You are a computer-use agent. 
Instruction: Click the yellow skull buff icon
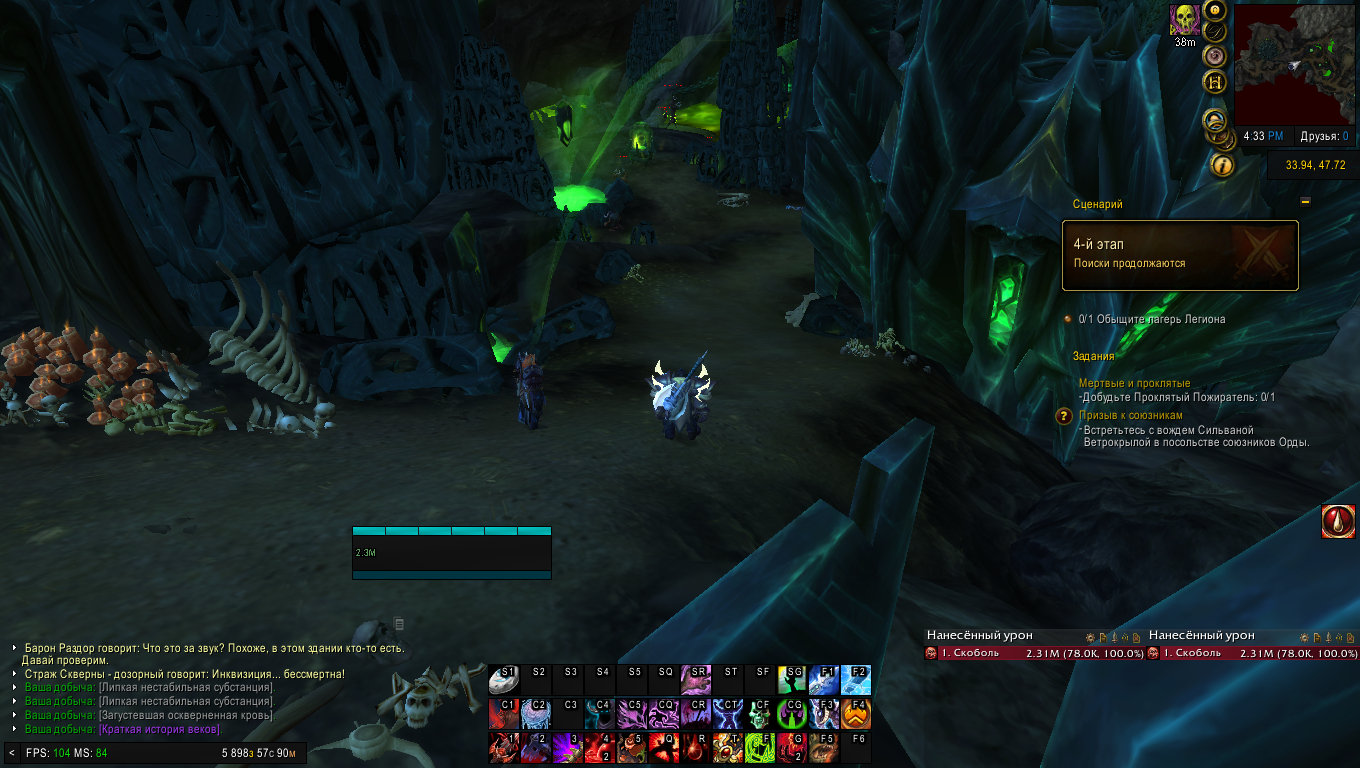click(1185, 19)
